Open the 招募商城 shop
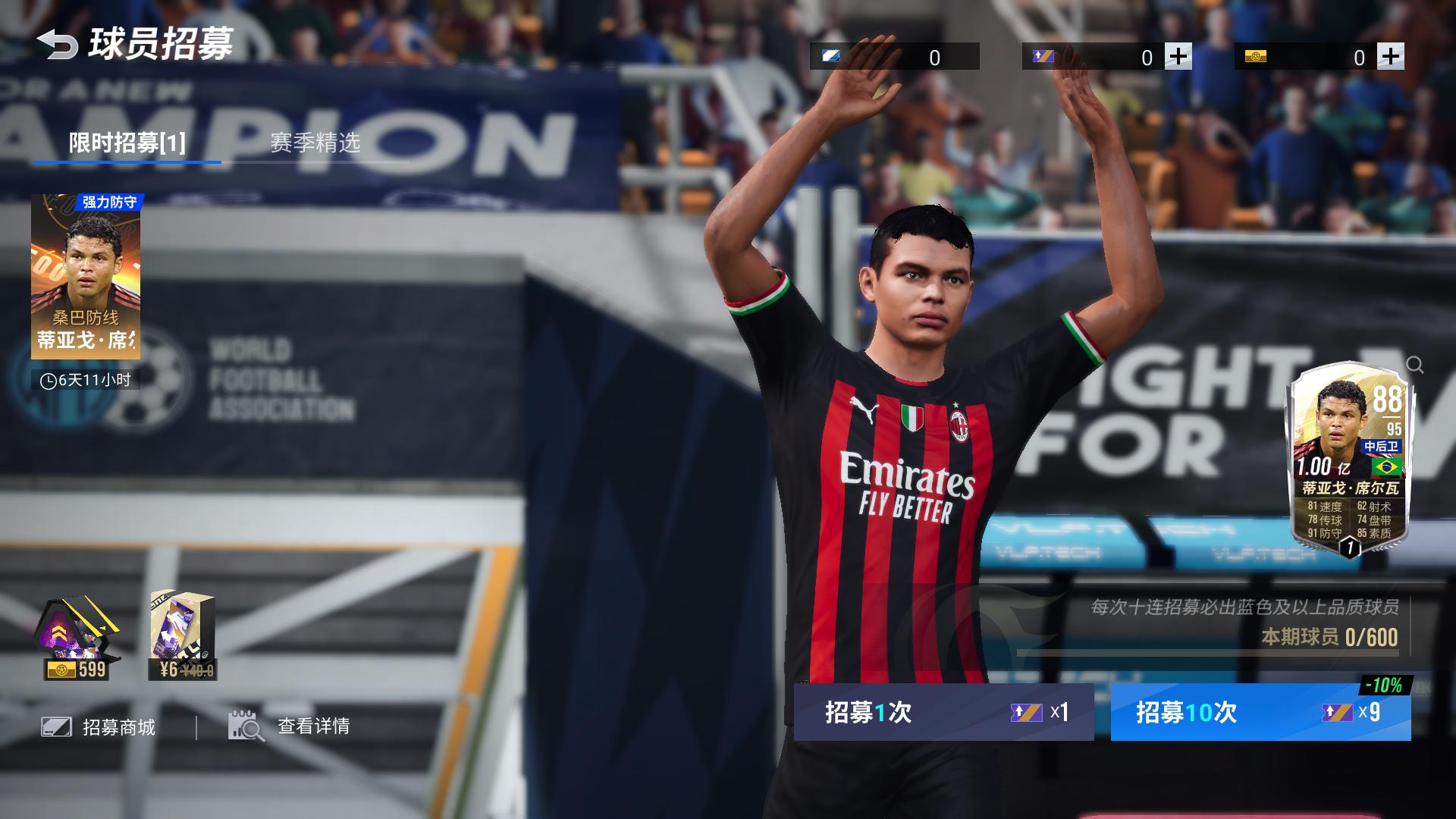Viewport: 1456px width, 819px height. (x=99, y=727)
